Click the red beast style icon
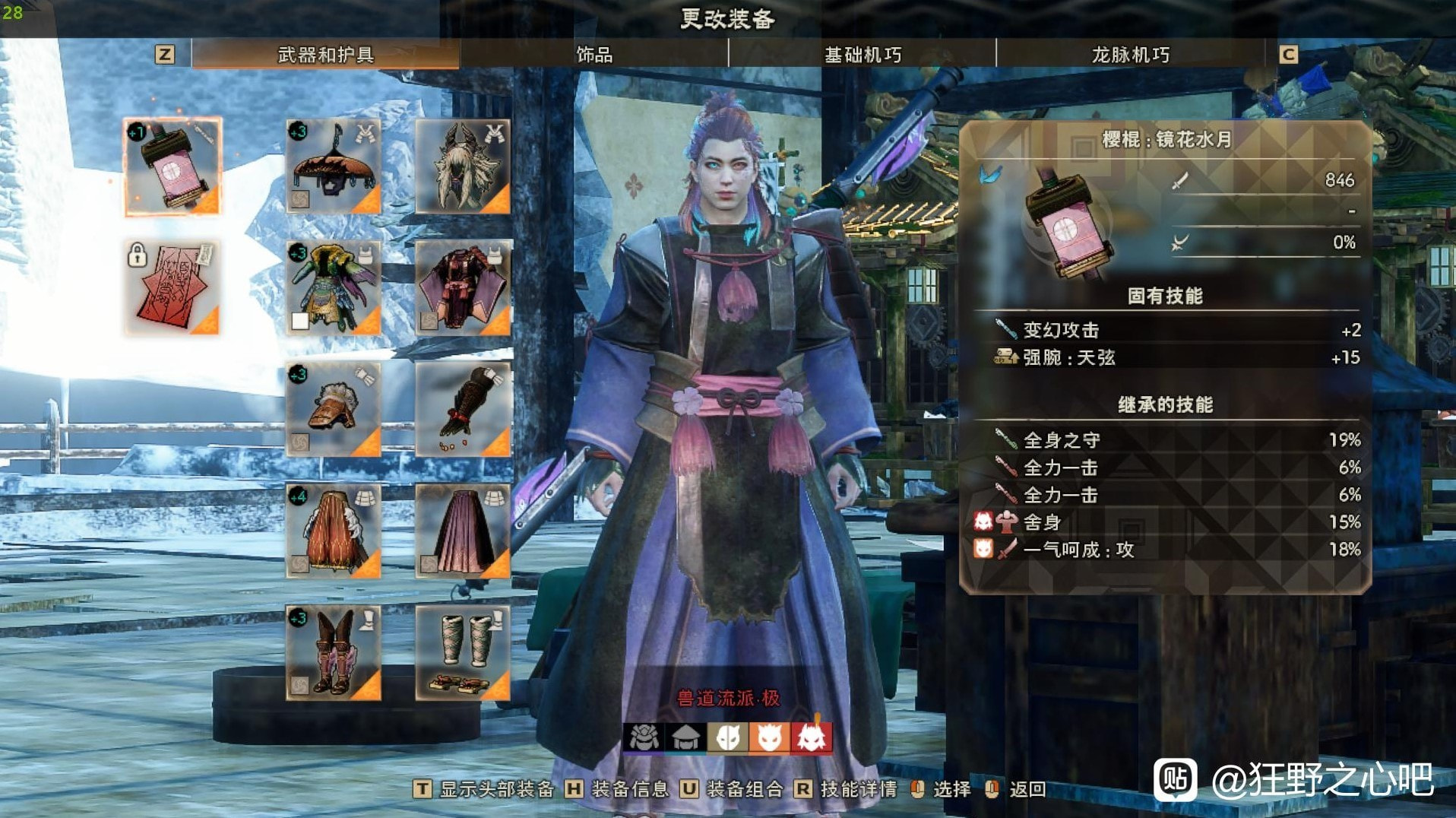Image resolution: width=1456 pixels, height=818 pixels. [811, 737]
